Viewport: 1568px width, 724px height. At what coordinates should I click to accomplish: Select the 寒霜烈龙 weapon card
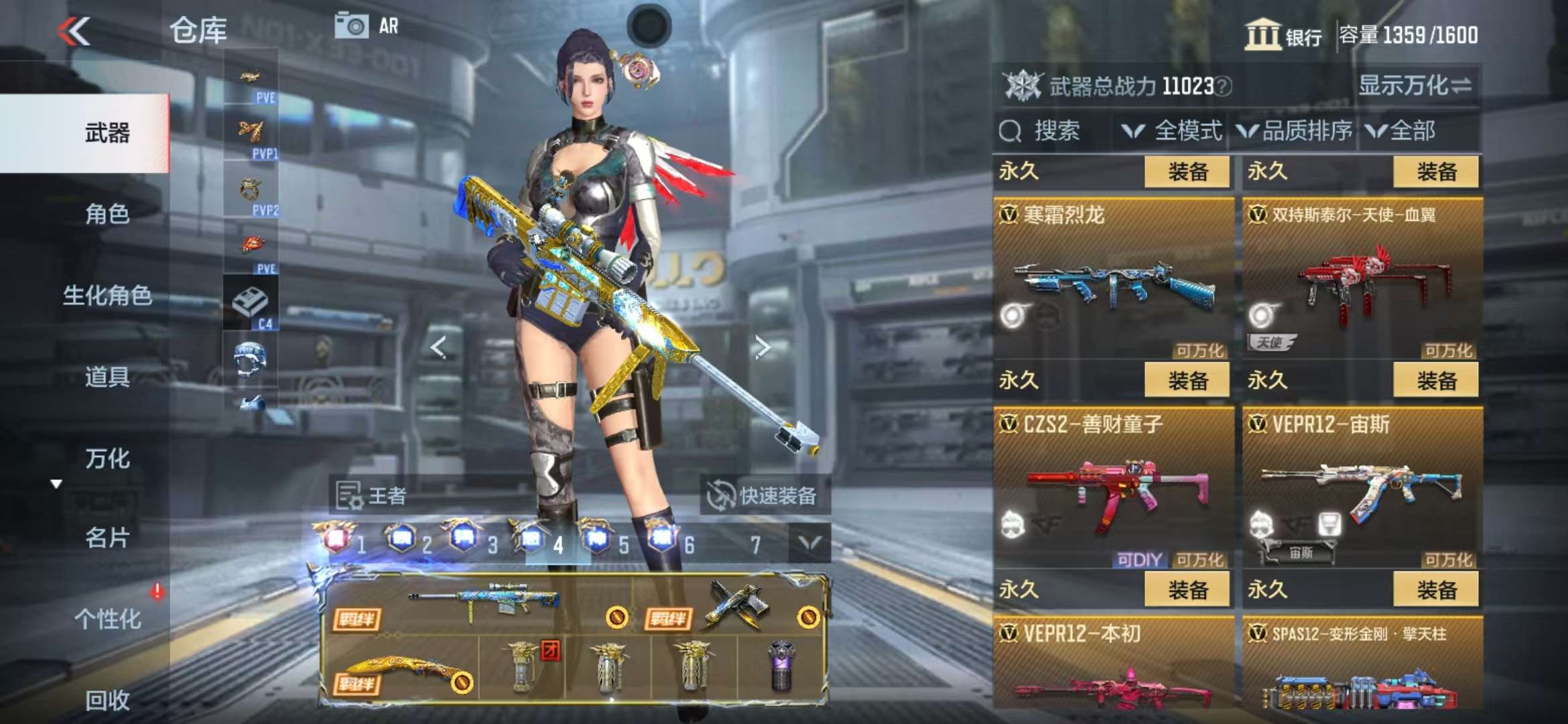coord(1112,278)
